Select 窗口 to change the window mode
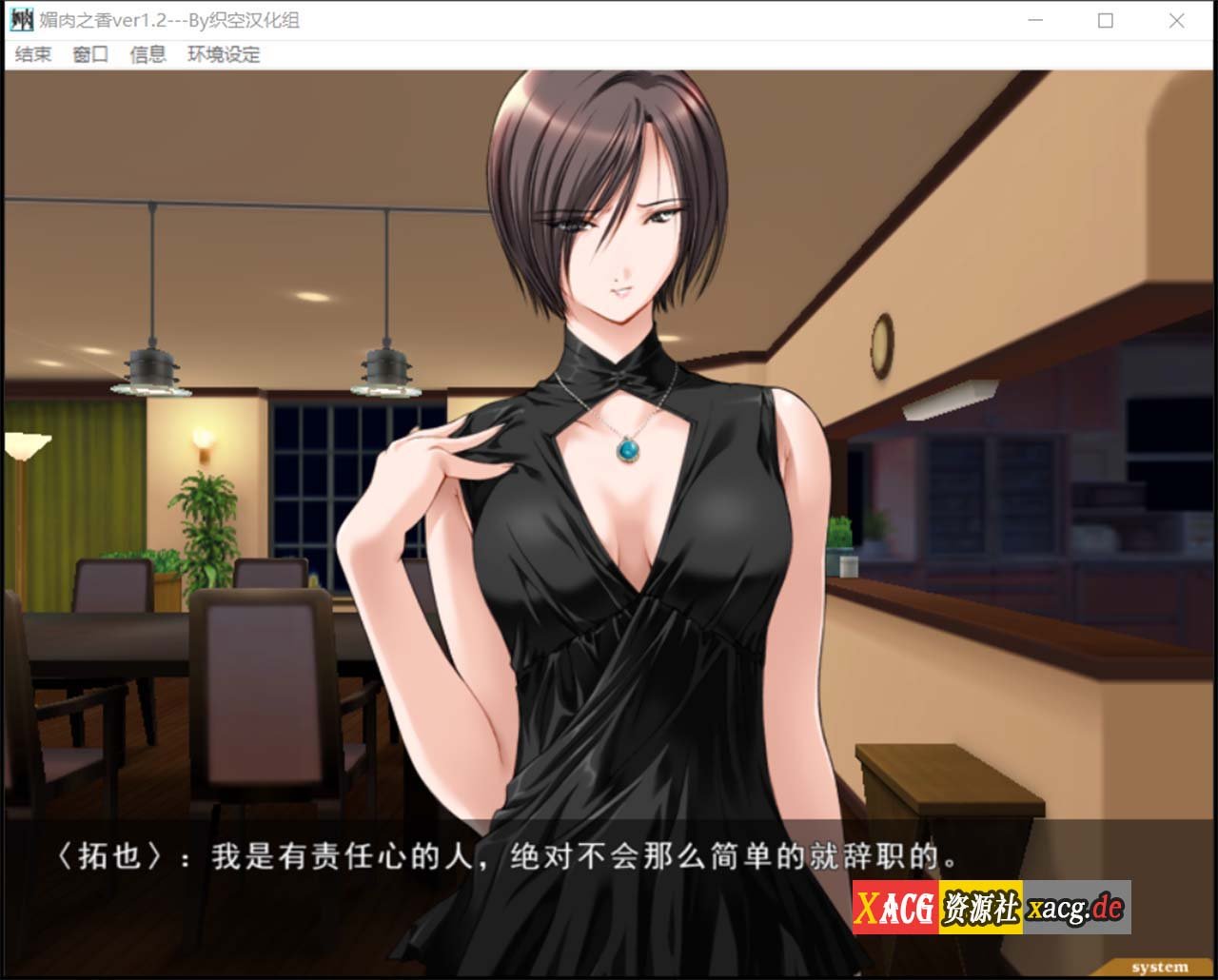The height and width of the screenshot is (980, 1218). click(x=88, y=54)
